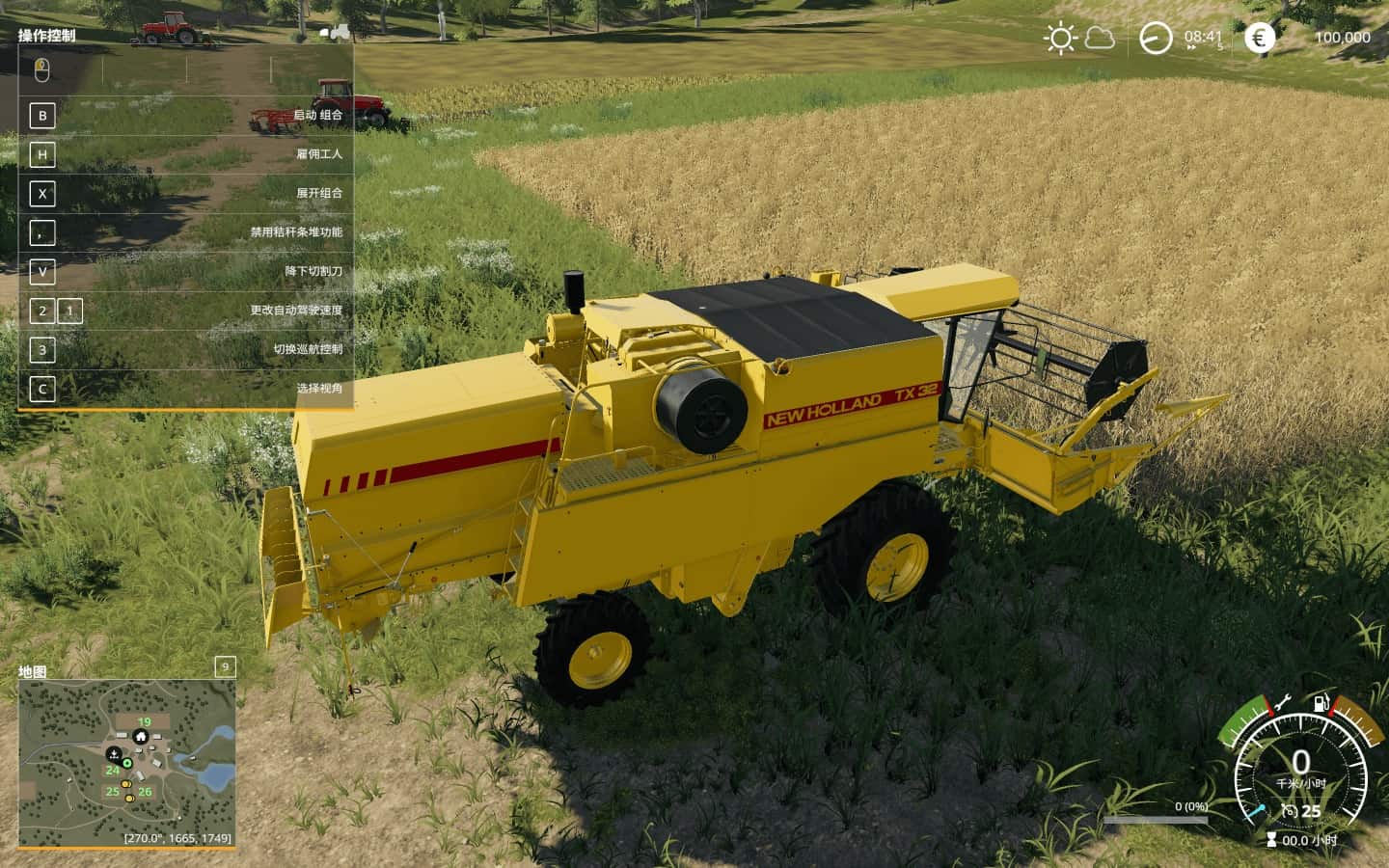Click the fuel pump gauge icon
The image size is (1389, 868).
click(1318, 704)
